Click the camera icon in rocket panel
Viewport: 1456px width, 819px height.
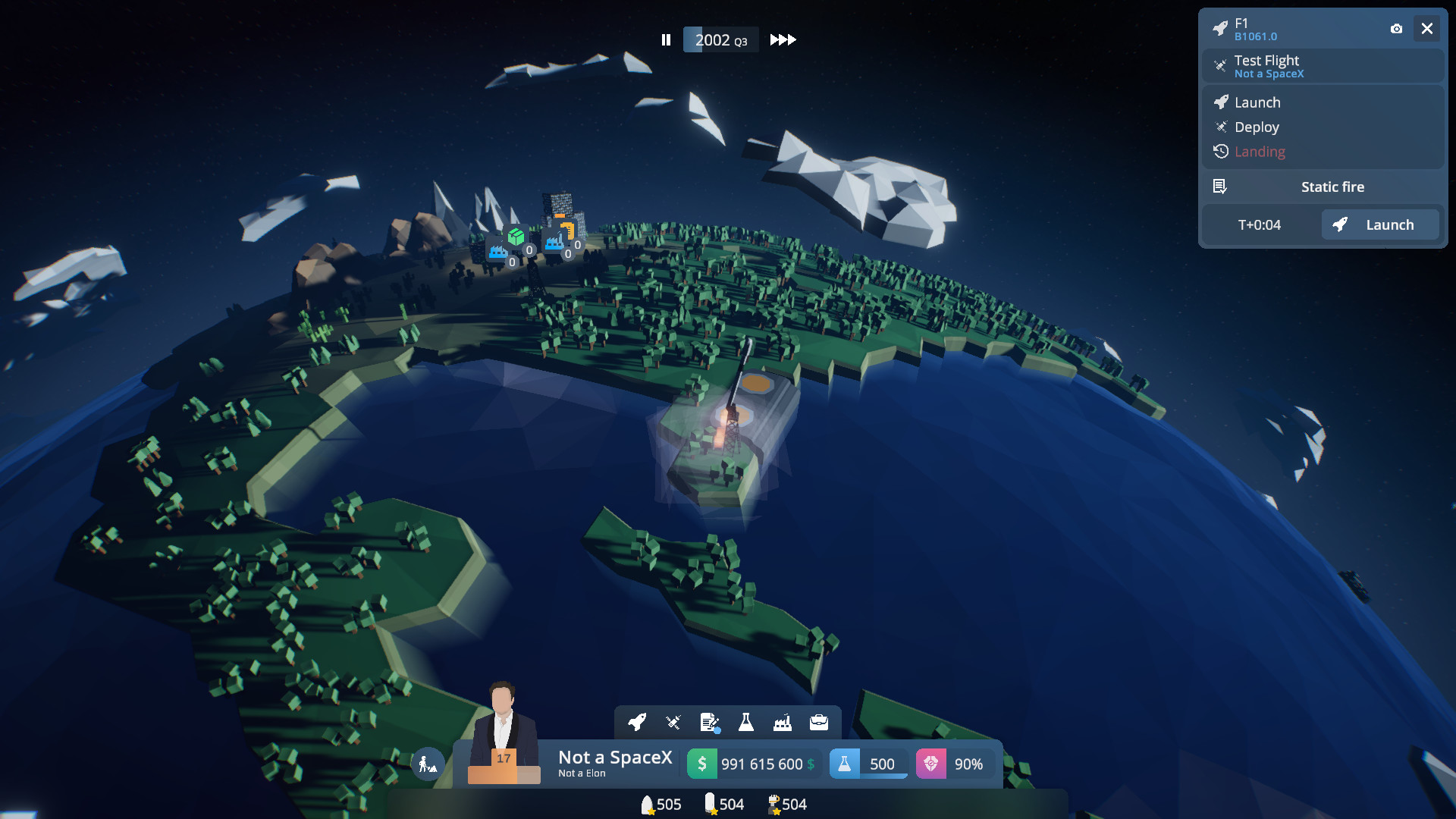coord(1396,29)
